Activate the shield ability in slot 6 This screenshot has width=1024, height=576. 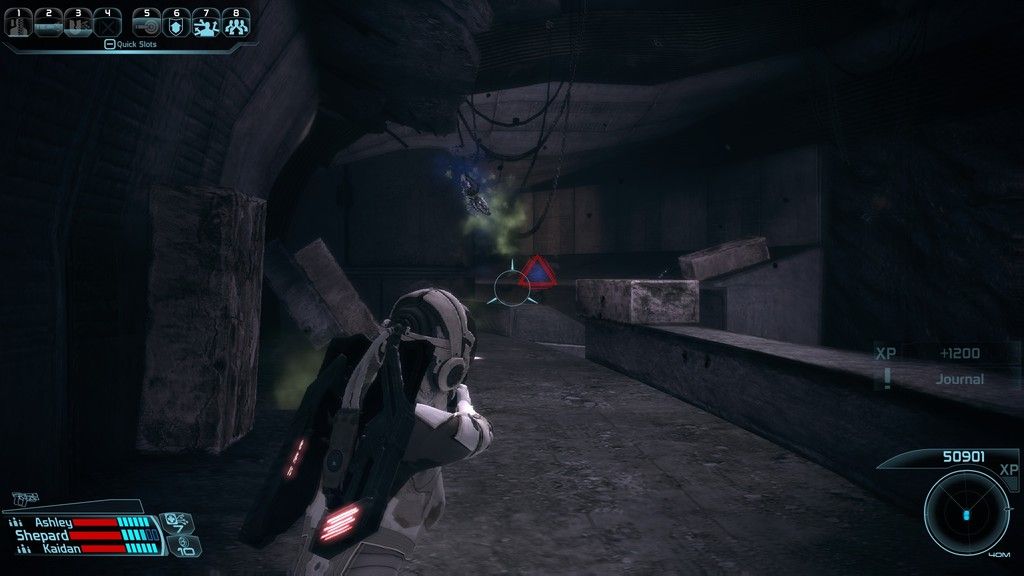coord(176,23)
